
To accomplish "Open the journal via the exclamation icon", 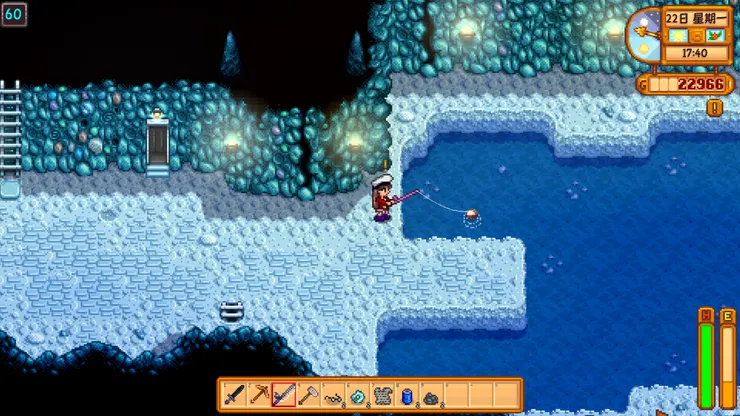I will [714, 107].
